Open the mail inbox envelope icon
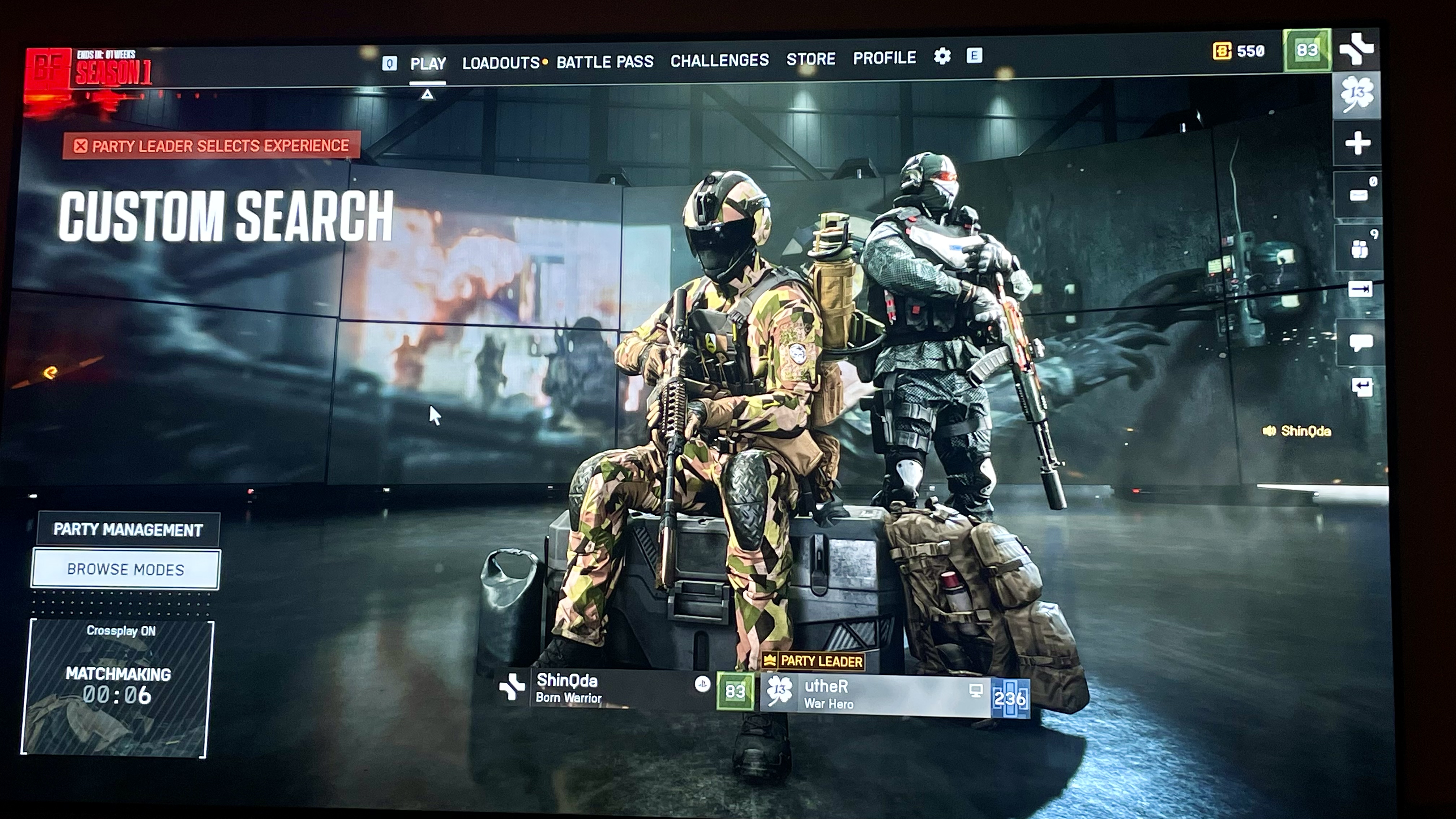The width and height of the screenshot is (1456, 819). click(1359, 195)
